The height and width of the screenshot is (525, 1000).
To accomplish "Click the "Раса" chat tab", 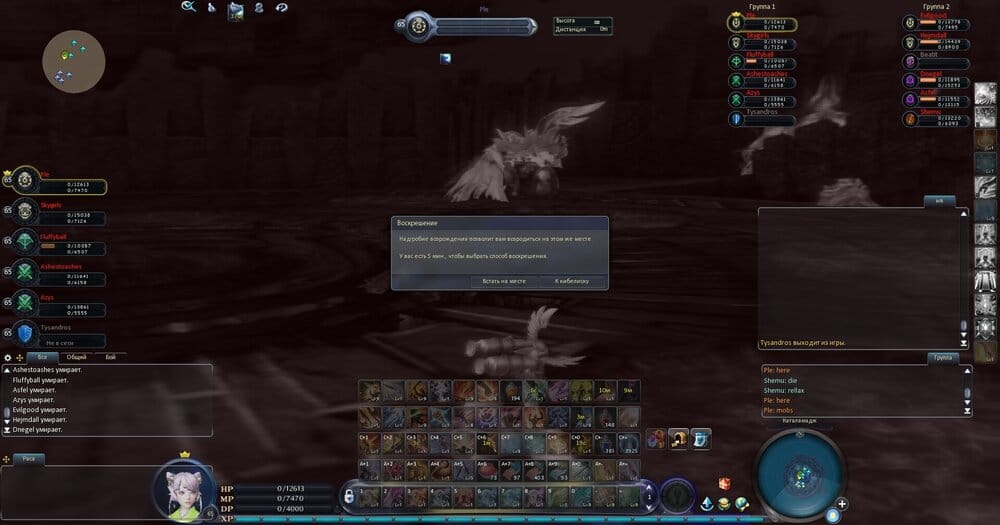I will pos(30,459).
